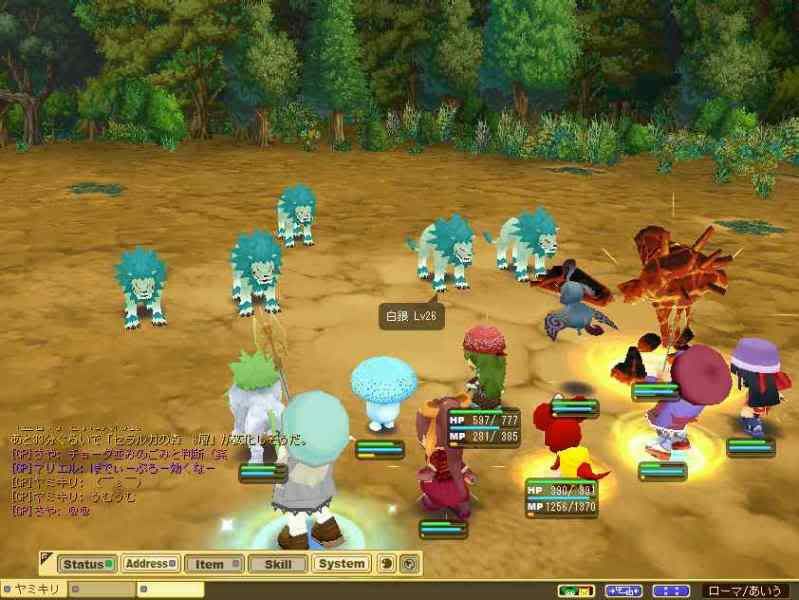Viewport: 799px width, 600px height.
Task: Open the System menu
Action: pos(341,564)
